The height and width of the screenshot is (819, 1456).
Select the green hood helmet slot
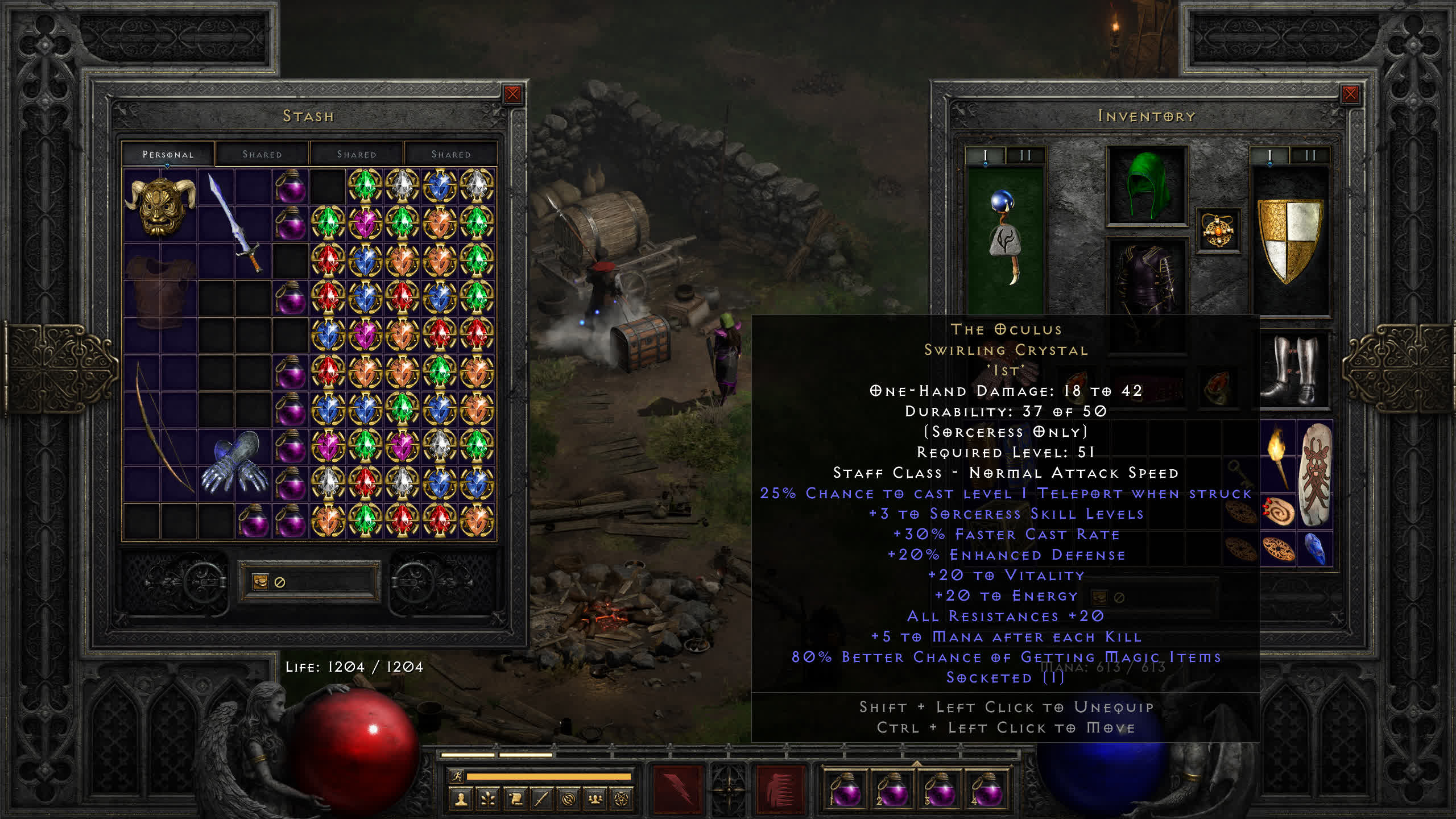point(1147,186)
